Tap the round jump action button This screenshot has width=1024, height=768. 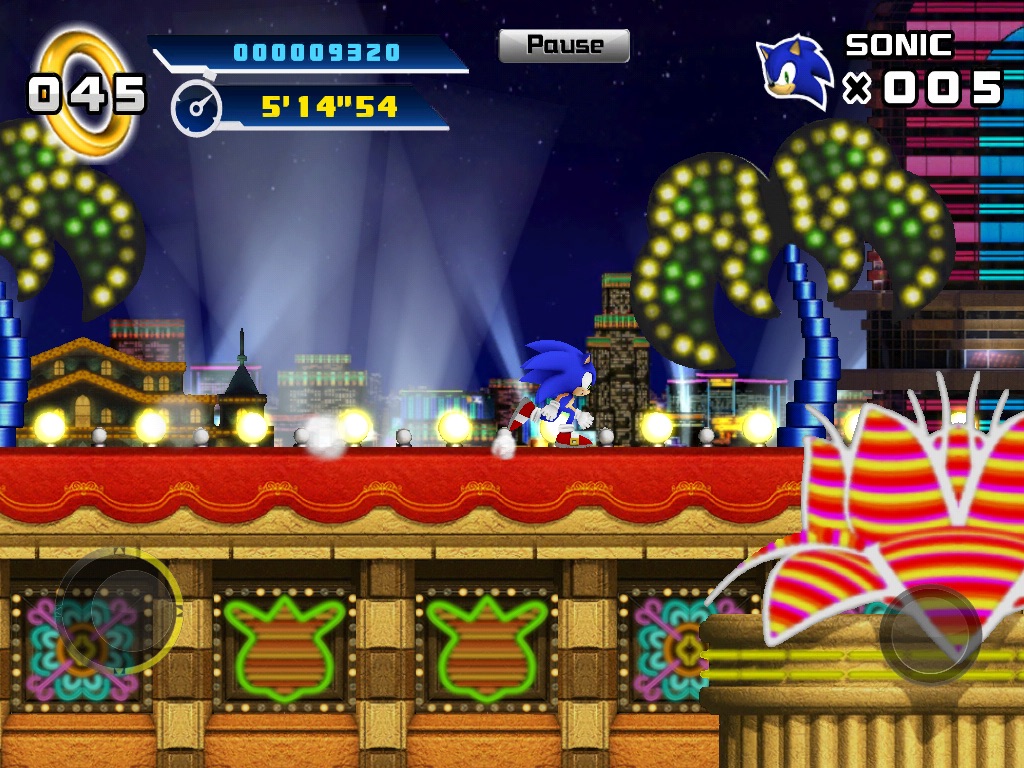pos(930,634)
